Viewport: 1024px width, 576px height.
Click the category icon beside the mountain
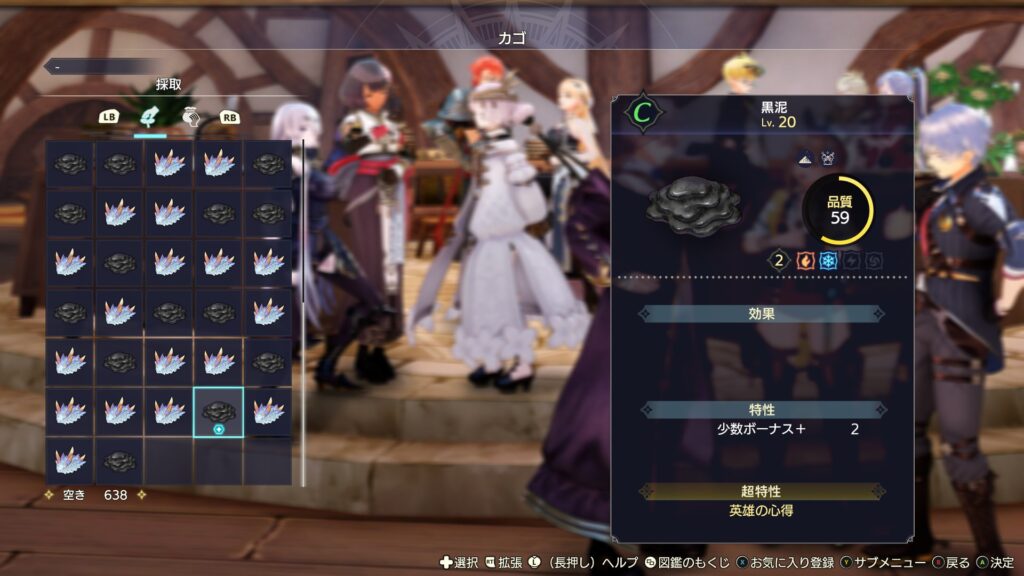[828, 158]
